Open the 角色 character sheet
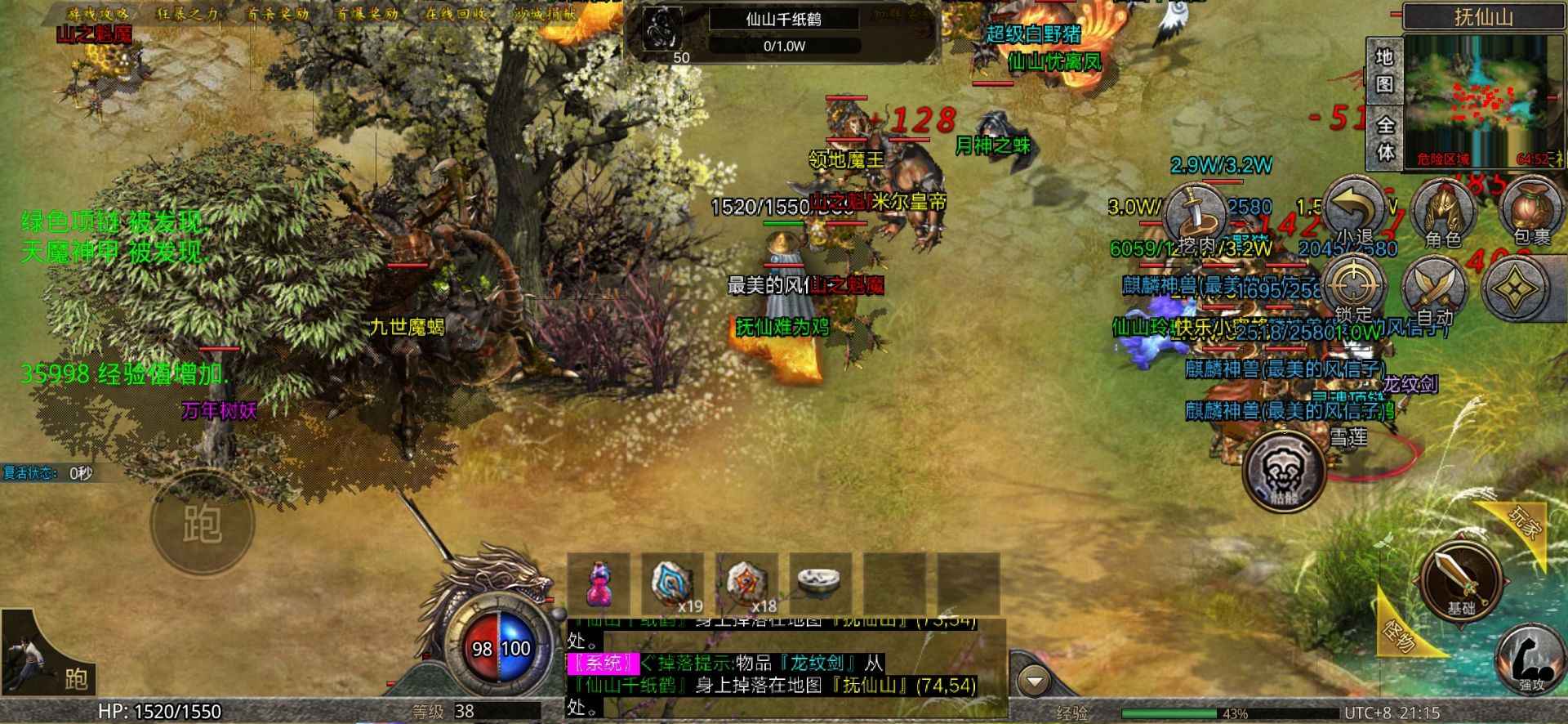 [x=1442, y=212]
